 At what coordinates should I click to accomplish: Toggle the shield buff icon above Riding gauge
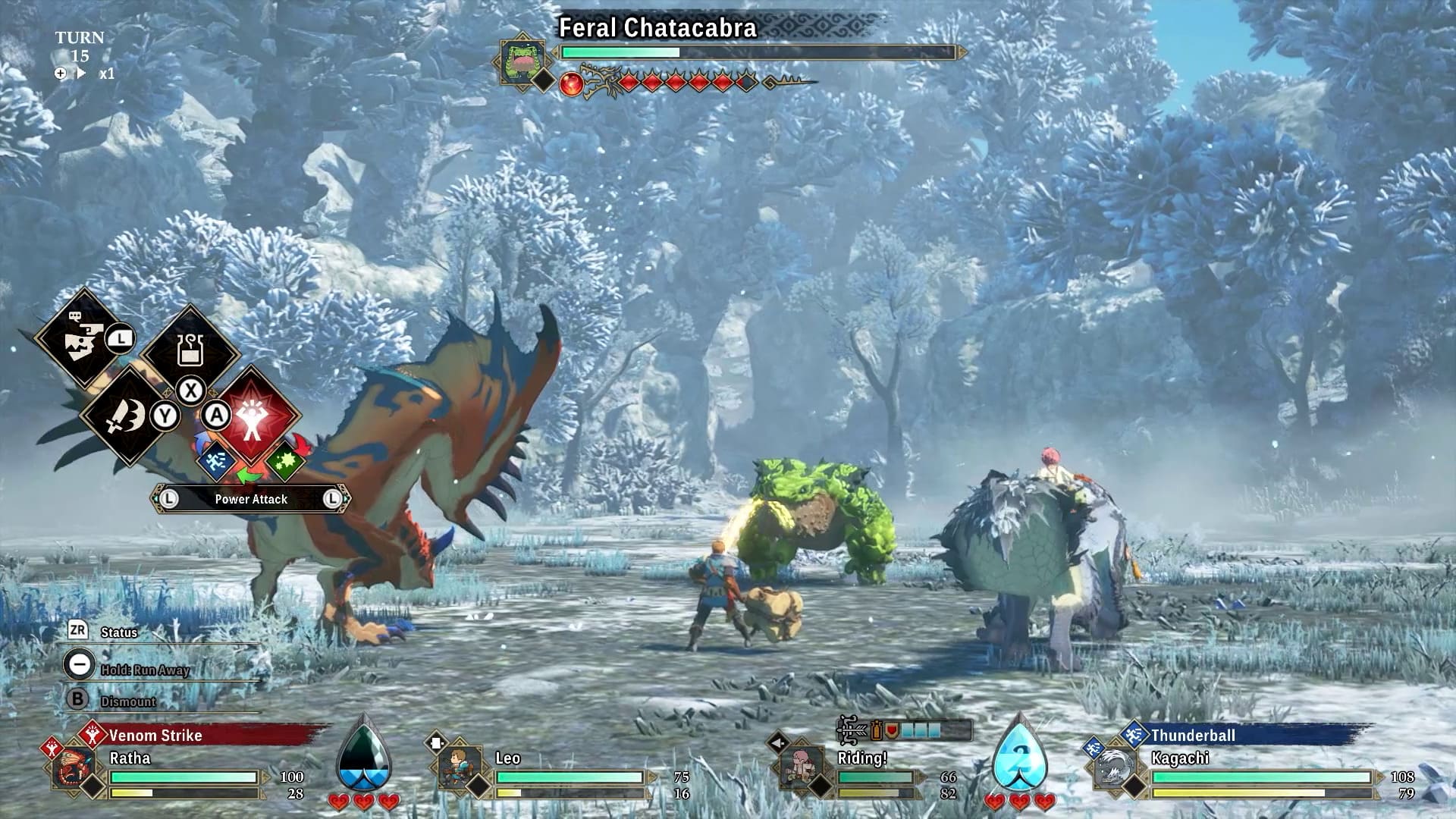click(x=891, y=730)
